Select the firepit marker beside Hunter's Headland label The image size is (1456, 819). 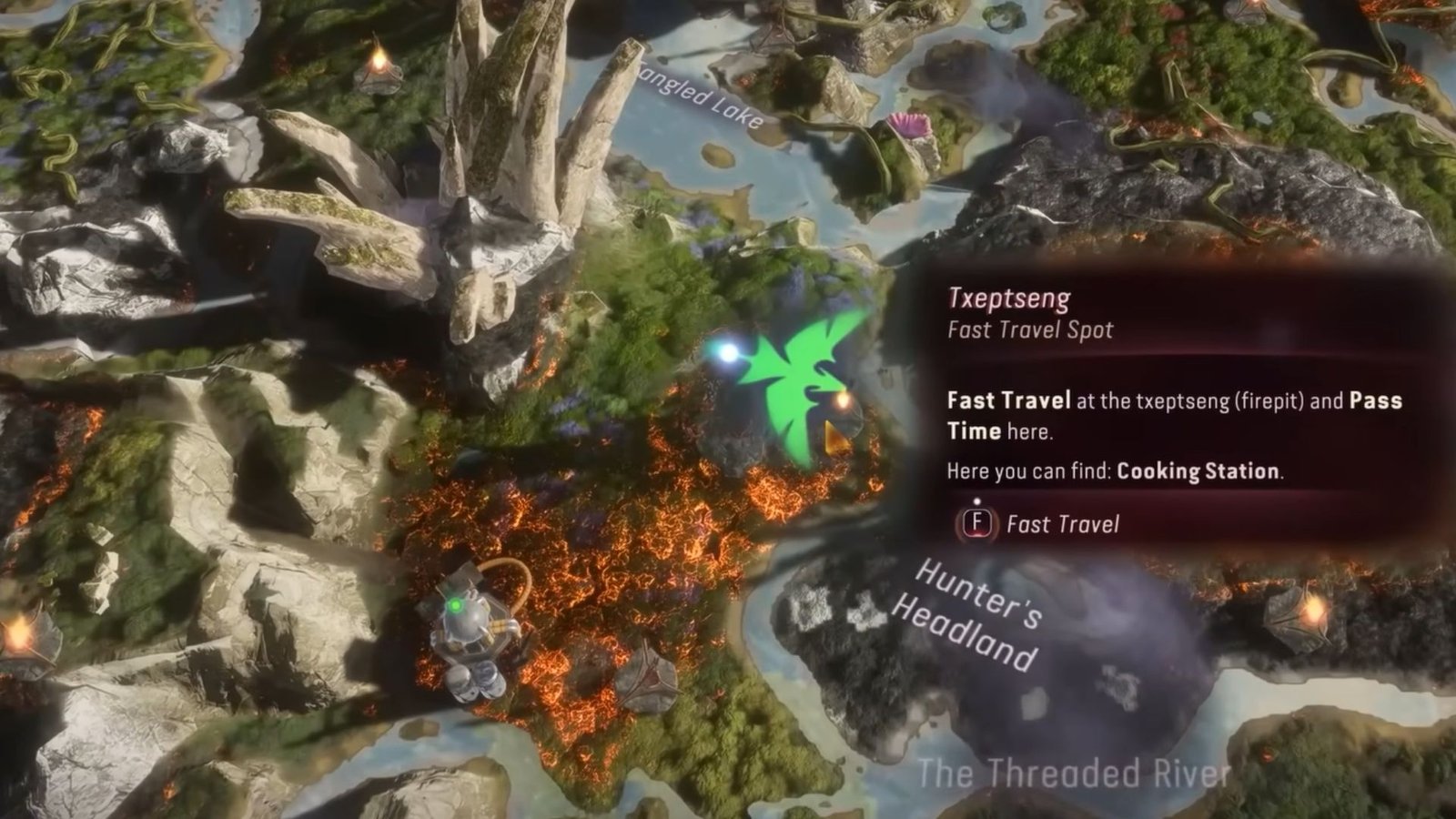tap(1302, 610)
